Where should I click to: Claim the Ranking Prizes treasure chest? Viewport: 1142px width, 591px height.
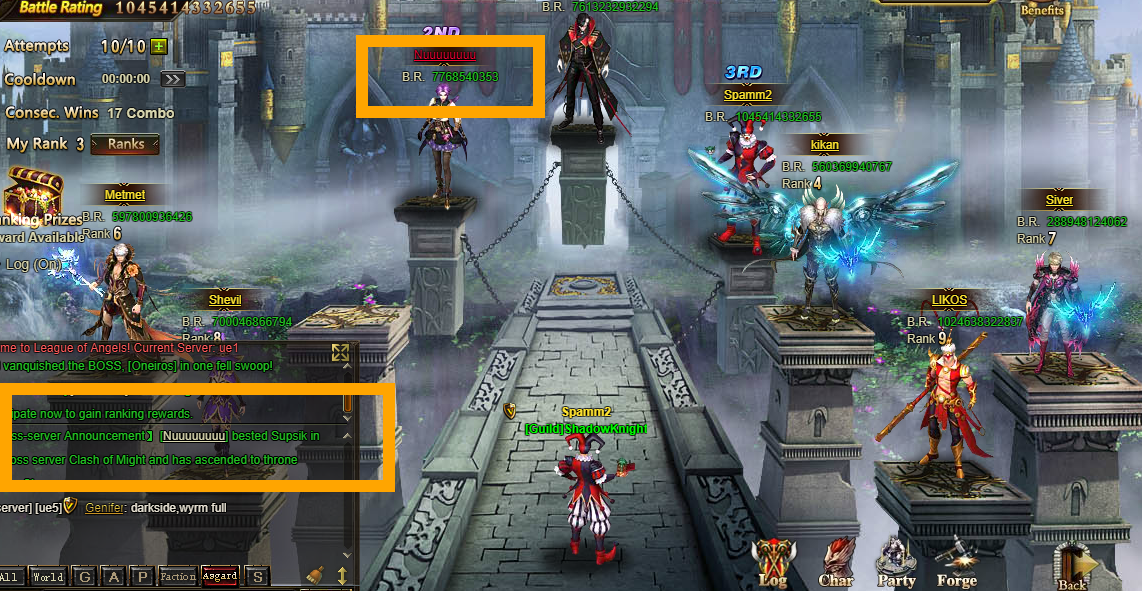pyautogui.click(x=33, y=192)
